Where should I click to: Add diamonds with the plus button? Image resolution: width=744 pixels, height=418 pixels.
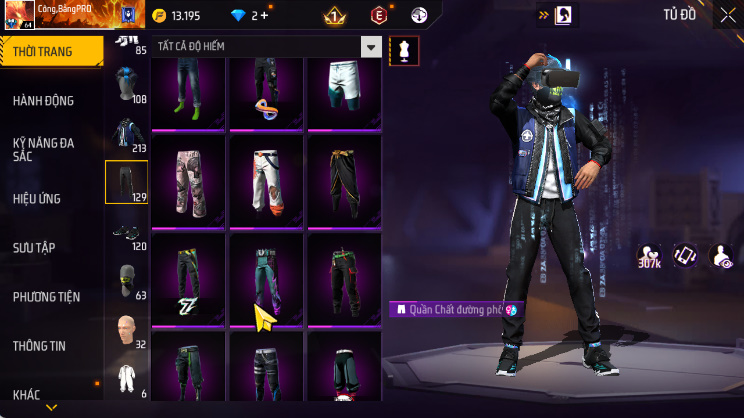(264, 16)
